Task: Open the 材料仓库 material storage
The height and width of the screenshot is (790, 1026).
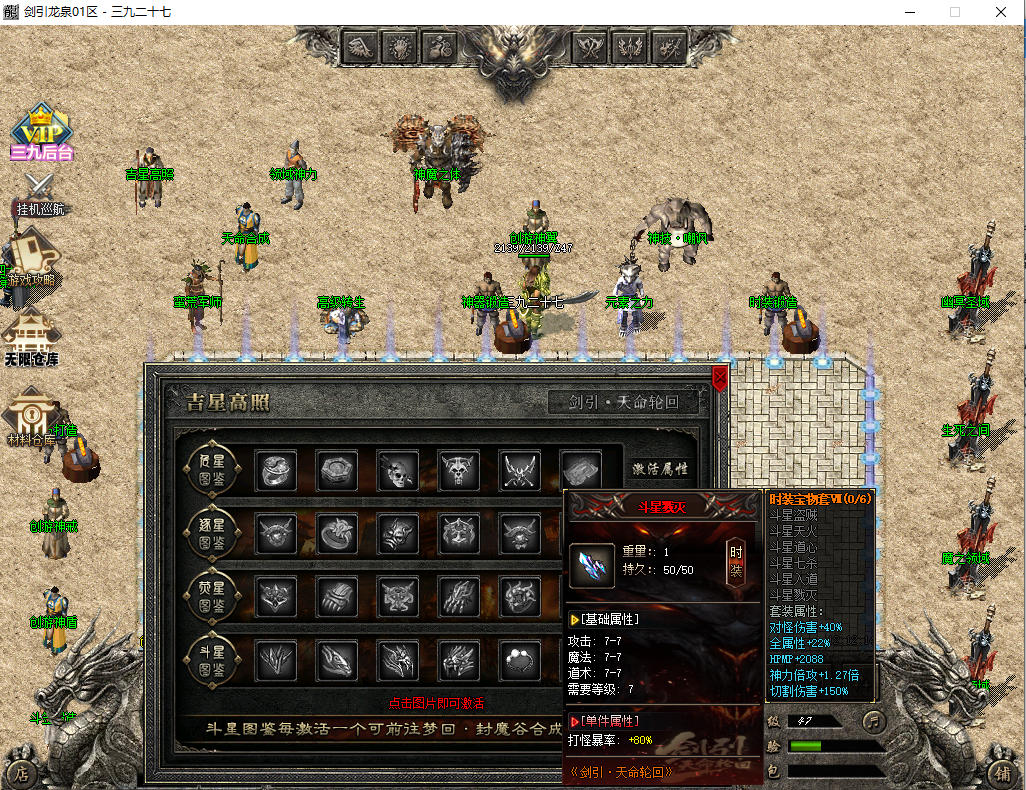Action: coord(30,420)
